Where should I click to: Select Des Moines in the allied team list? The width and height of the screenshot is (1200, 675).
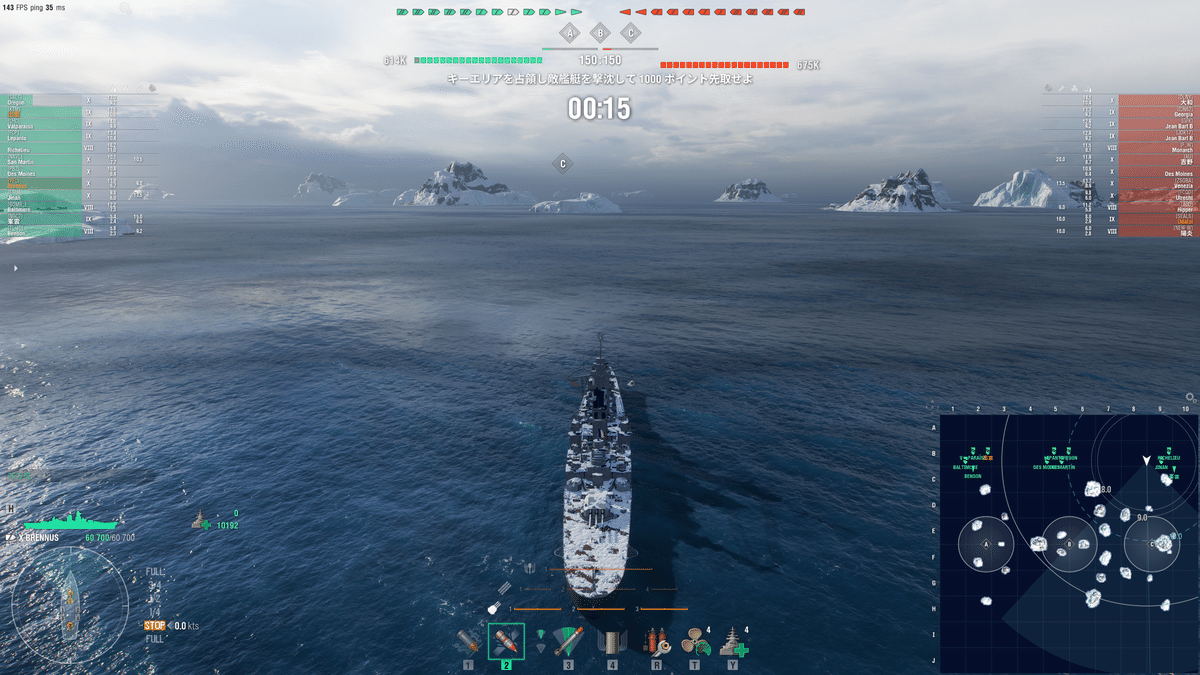click(22, 173)
